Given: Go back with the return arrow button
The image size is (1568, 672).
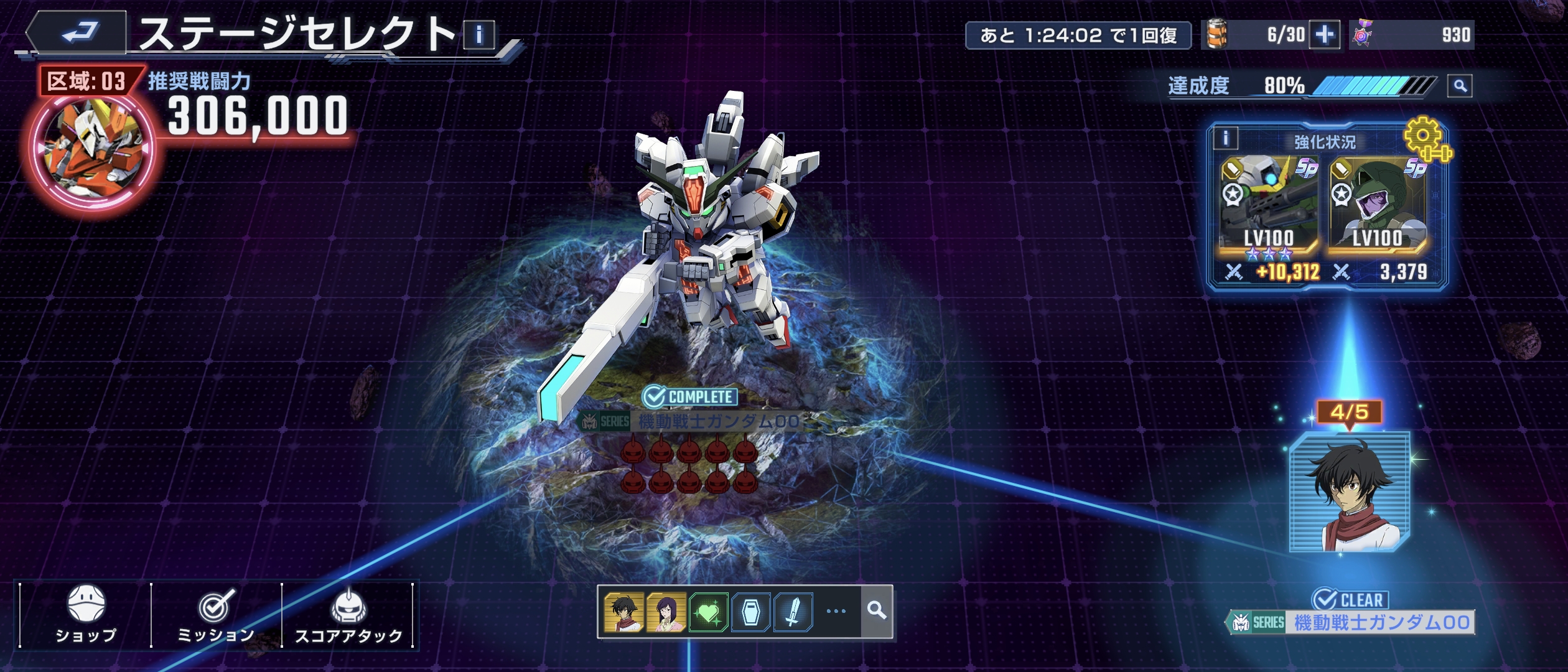Looking at the screenshot, I should (79, 32).
